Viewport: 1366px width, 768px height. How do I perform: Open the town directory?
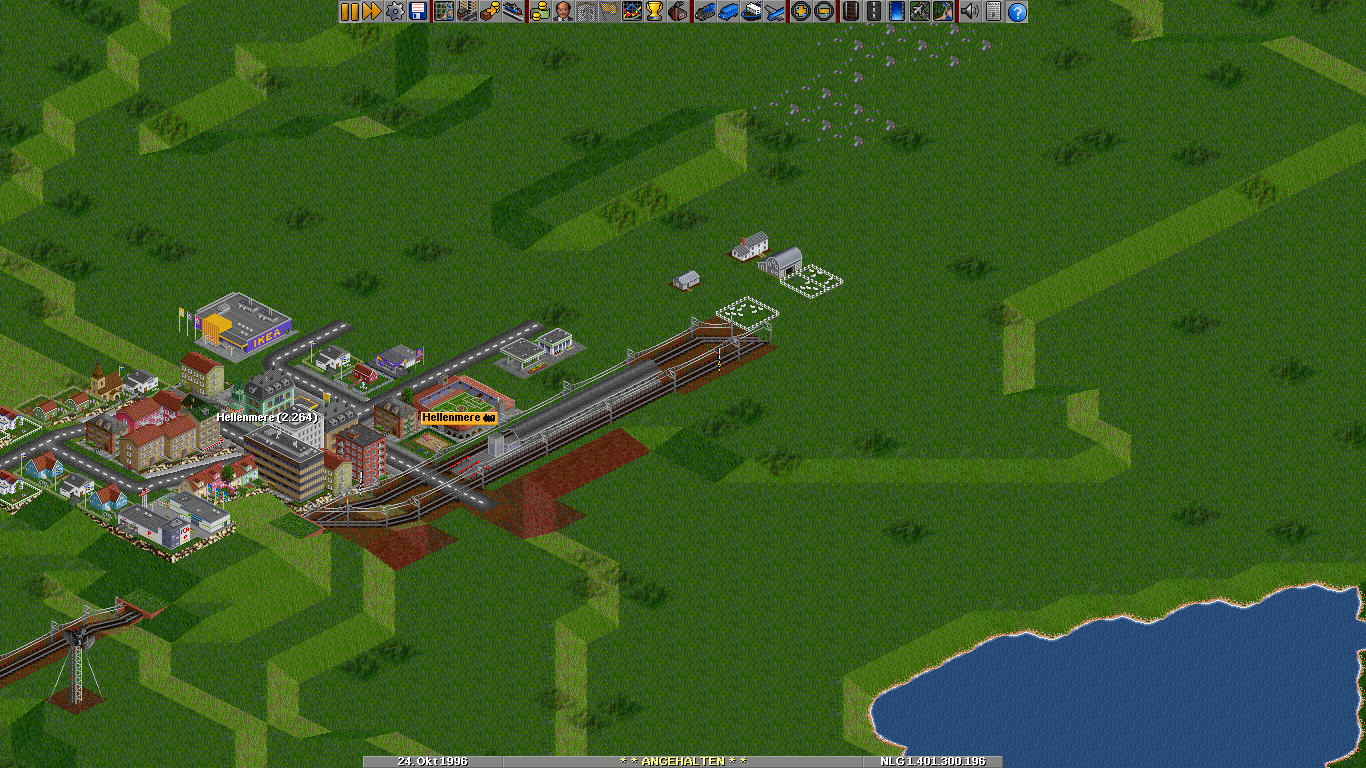coord(466,12)
